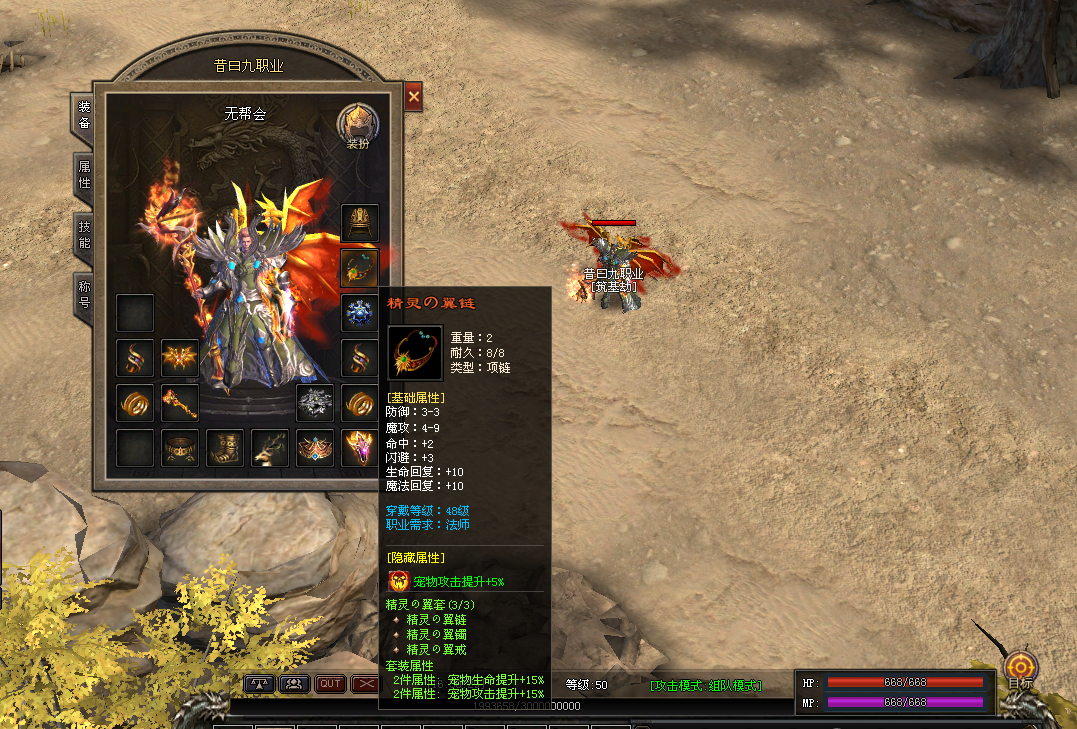Click the silver ornament slot

point(315,402)
